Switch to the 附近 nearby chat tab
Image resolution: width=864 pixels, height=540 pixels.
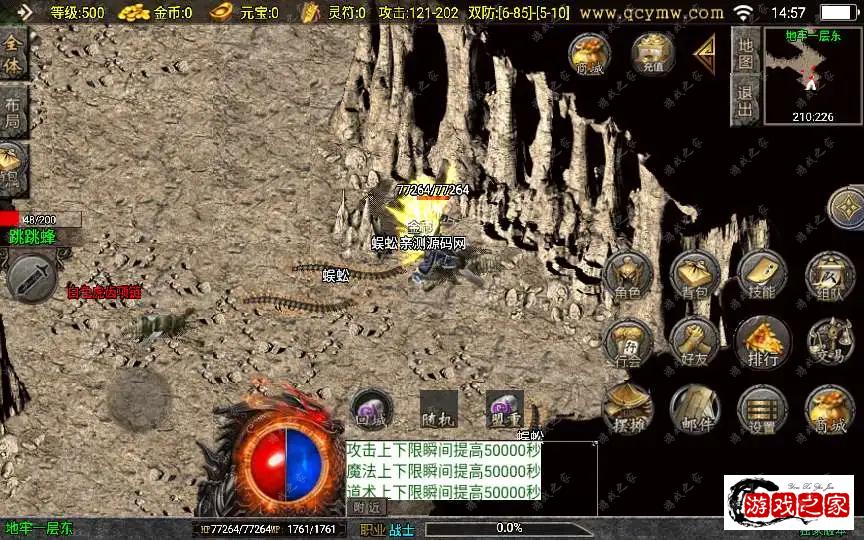pyautogui.click(x=365, y=508)
